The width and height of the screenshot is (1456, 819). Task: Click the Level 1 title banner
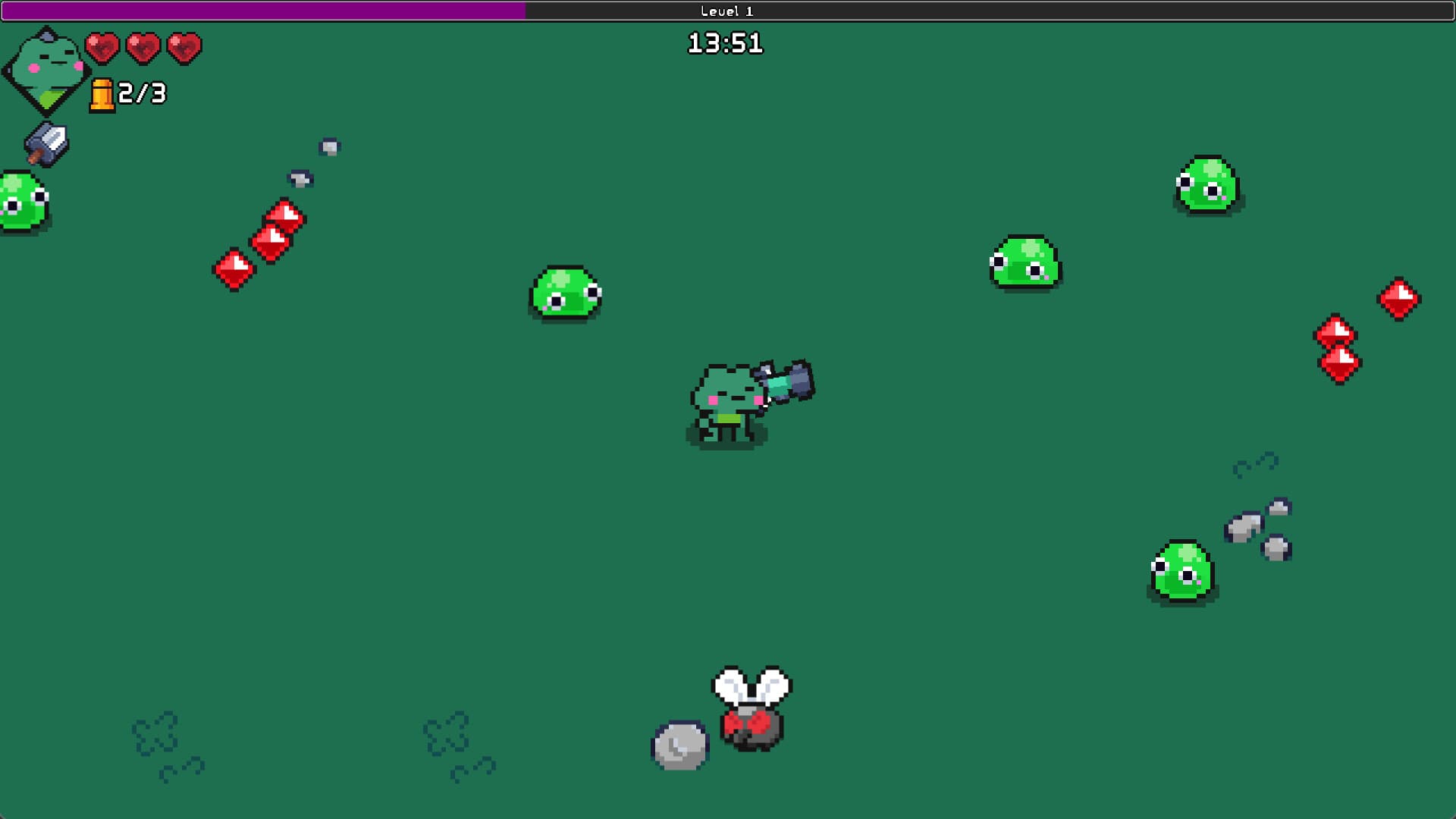pos(726,11)
